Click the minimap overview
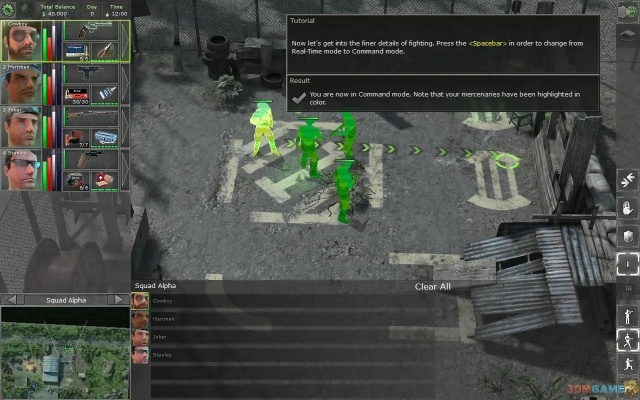The height and width of the screenshot is (400, 640). point(65,352)
